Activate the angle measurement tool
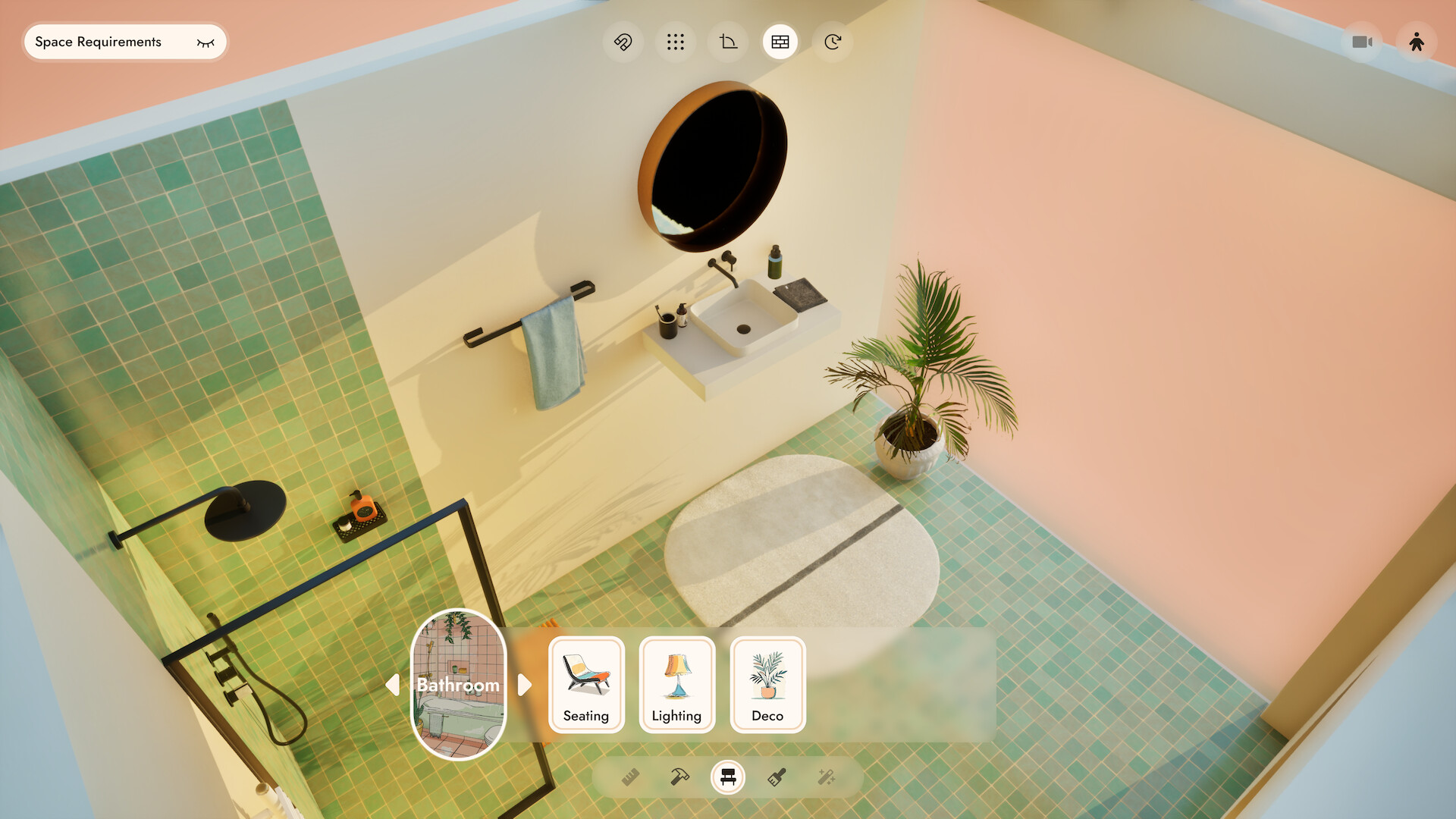The height and width of the screenshot is (819, 1456). (x=727, y=42)
